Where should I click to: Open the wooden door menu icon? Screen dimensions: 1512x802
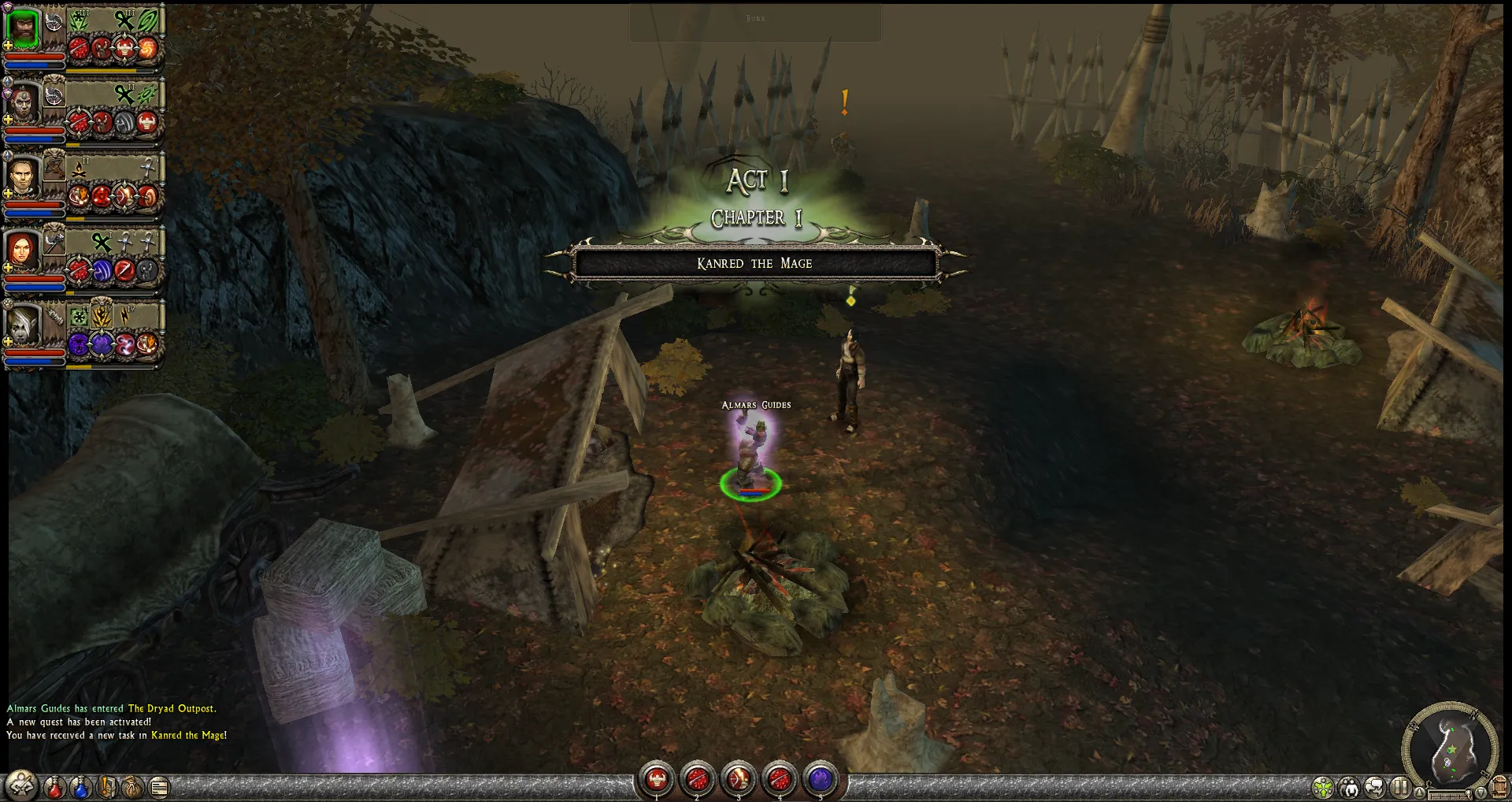(x=1499, y=787)
